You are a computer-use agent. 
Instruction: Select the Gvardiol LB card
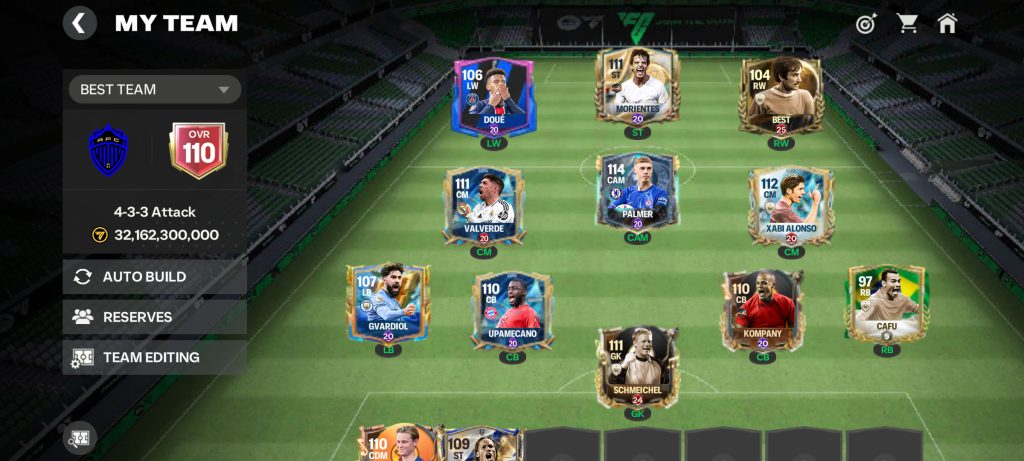(387, 303)
